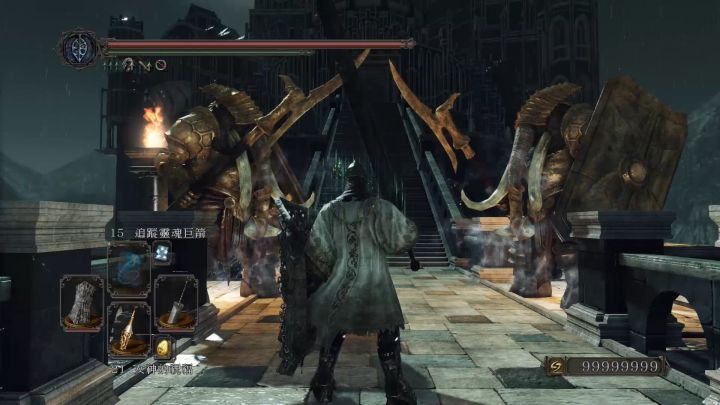Select the left-hand stone shield slot
This screenshot has width=720, height=405.
coord(83,302)
